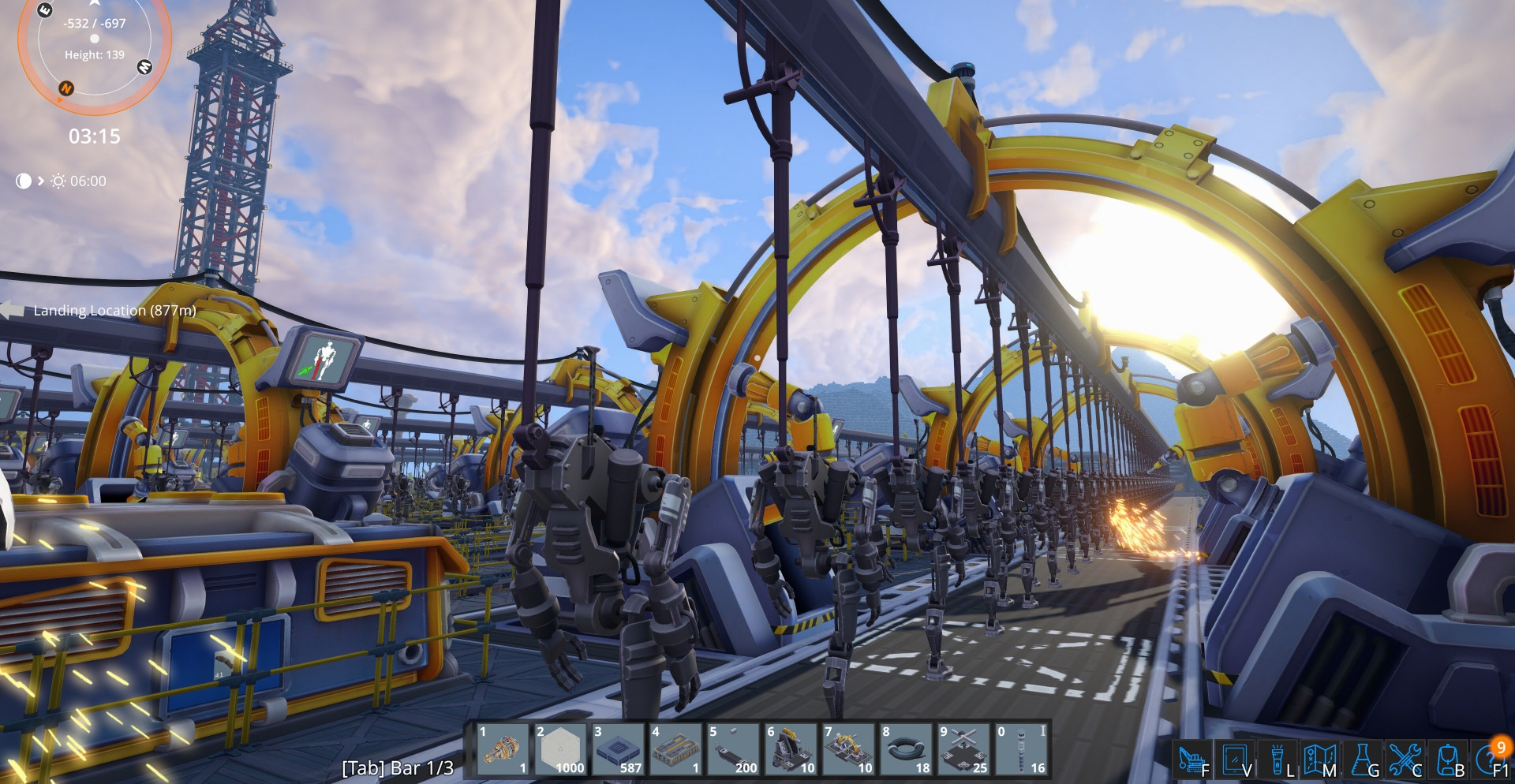1515x784 pixels.
Task: Open the backpack inventory icon
Action: pyautogui.click(x=1448, y=760)
